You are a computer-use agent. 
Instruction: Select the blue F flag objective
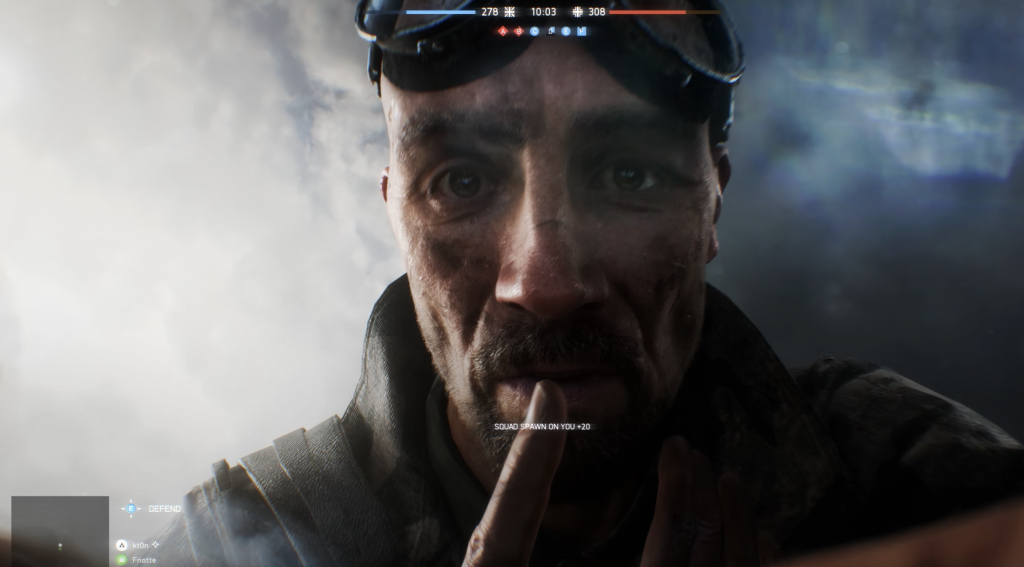click(x=582, y=31)
